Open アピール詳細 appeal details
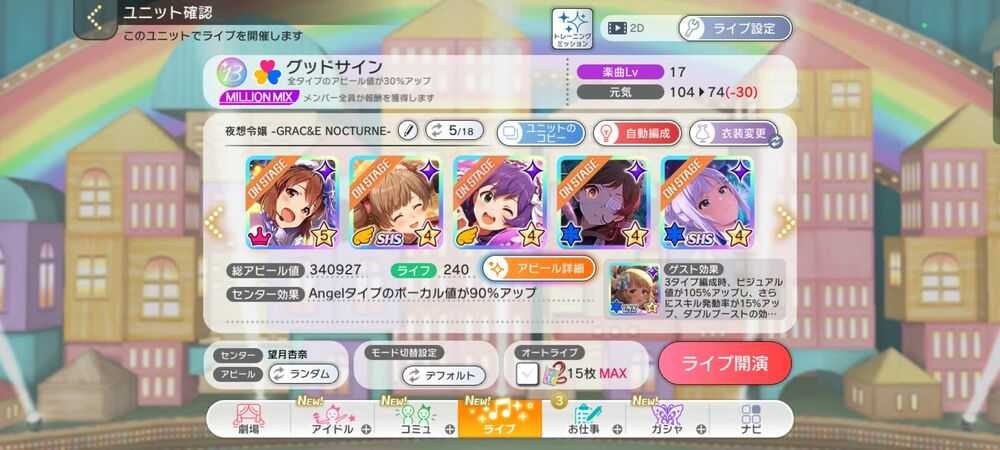Viewport: 1000px width, 450px height. point(539,268)
